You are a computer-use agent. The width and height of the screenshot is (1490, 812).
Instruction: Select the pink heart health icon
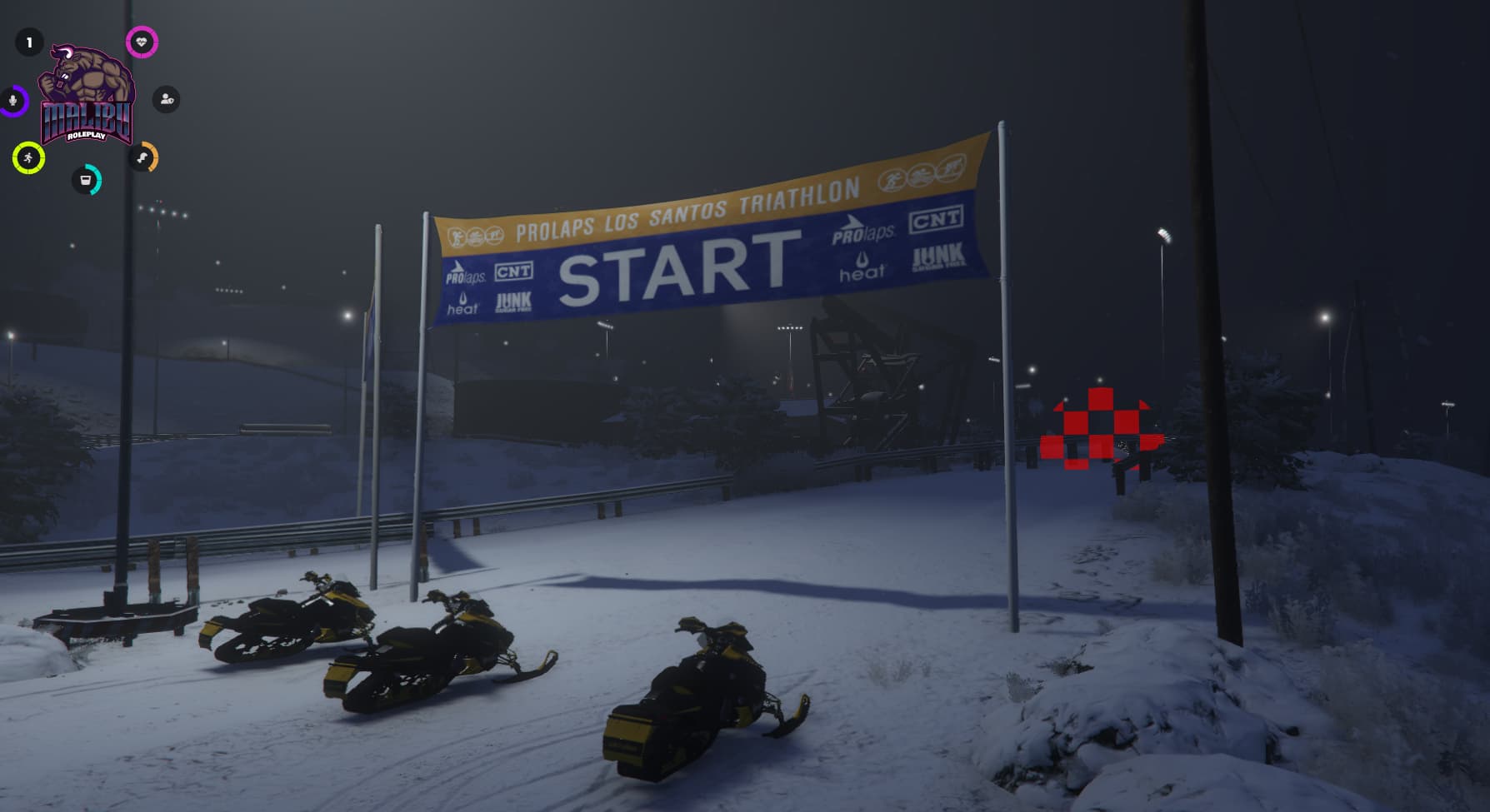point(140,40)
